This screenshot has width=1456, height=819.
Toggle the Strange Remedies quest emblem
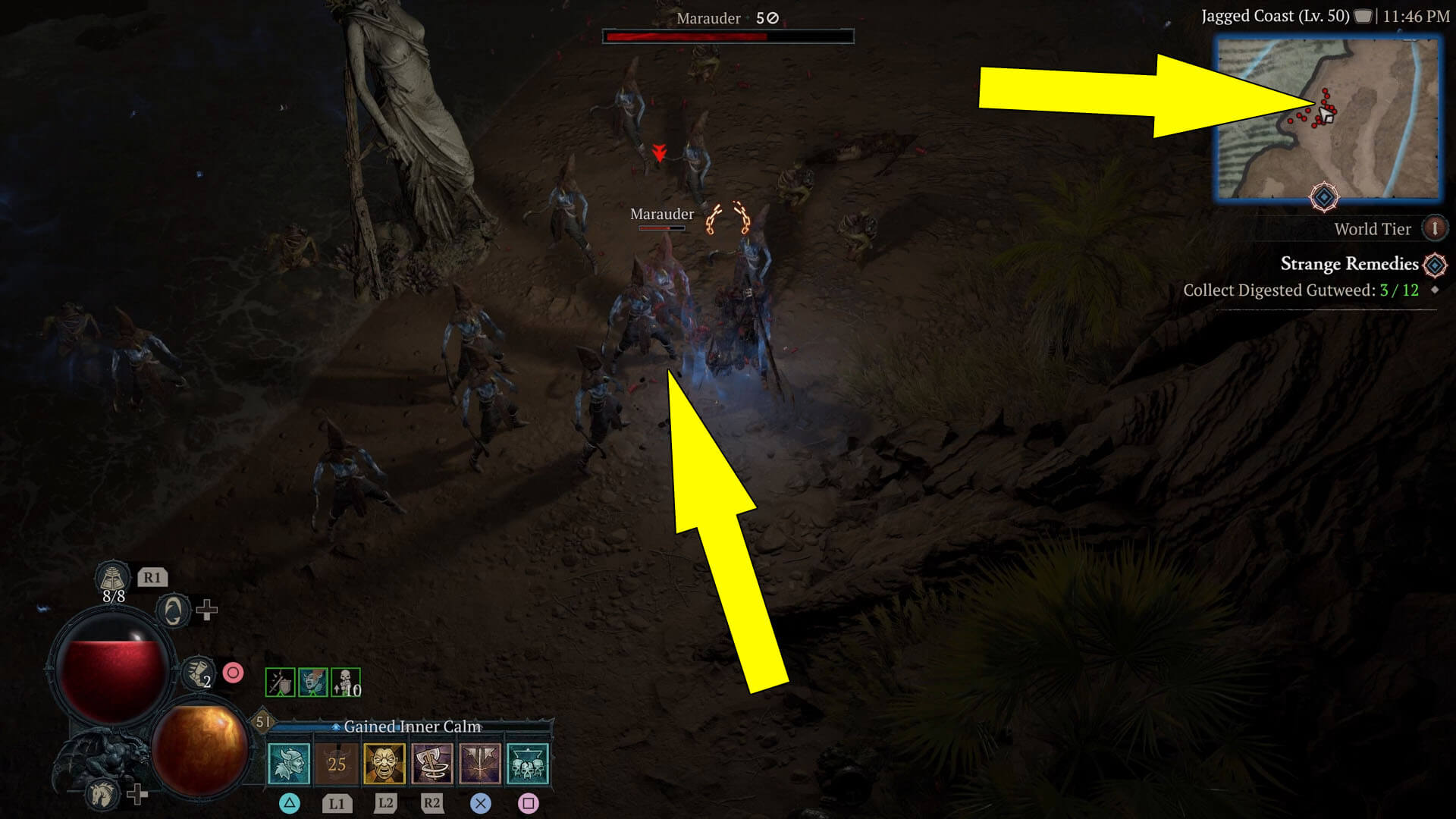click(1433, 265)
